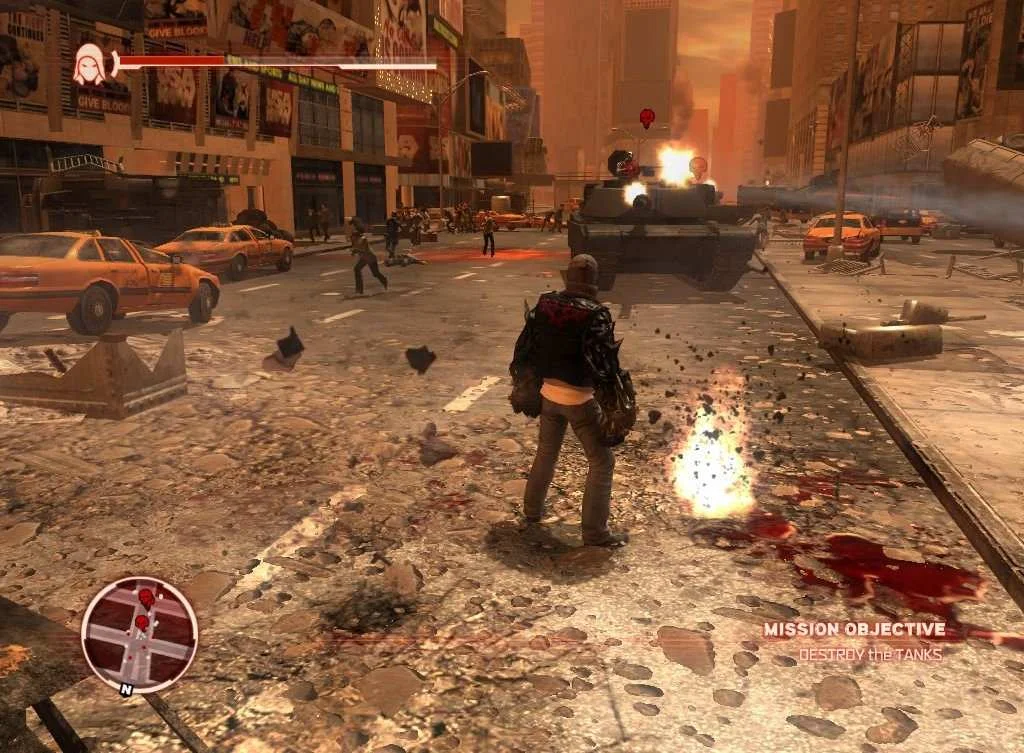Select the hooded character portrait icon
Viewport: 1024px width, 753px height.
[89, 66]
